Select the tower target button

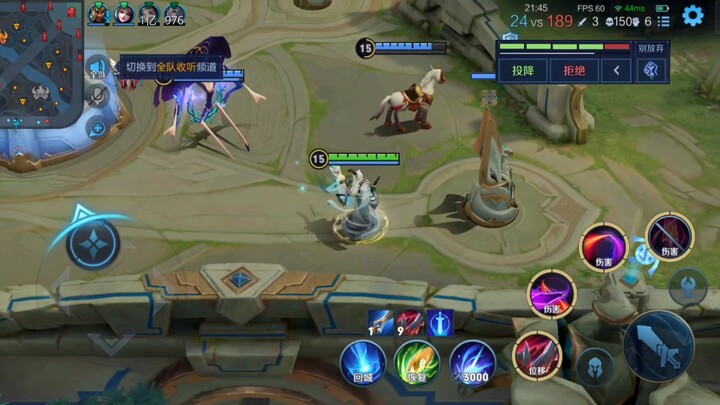click(688, 286)
